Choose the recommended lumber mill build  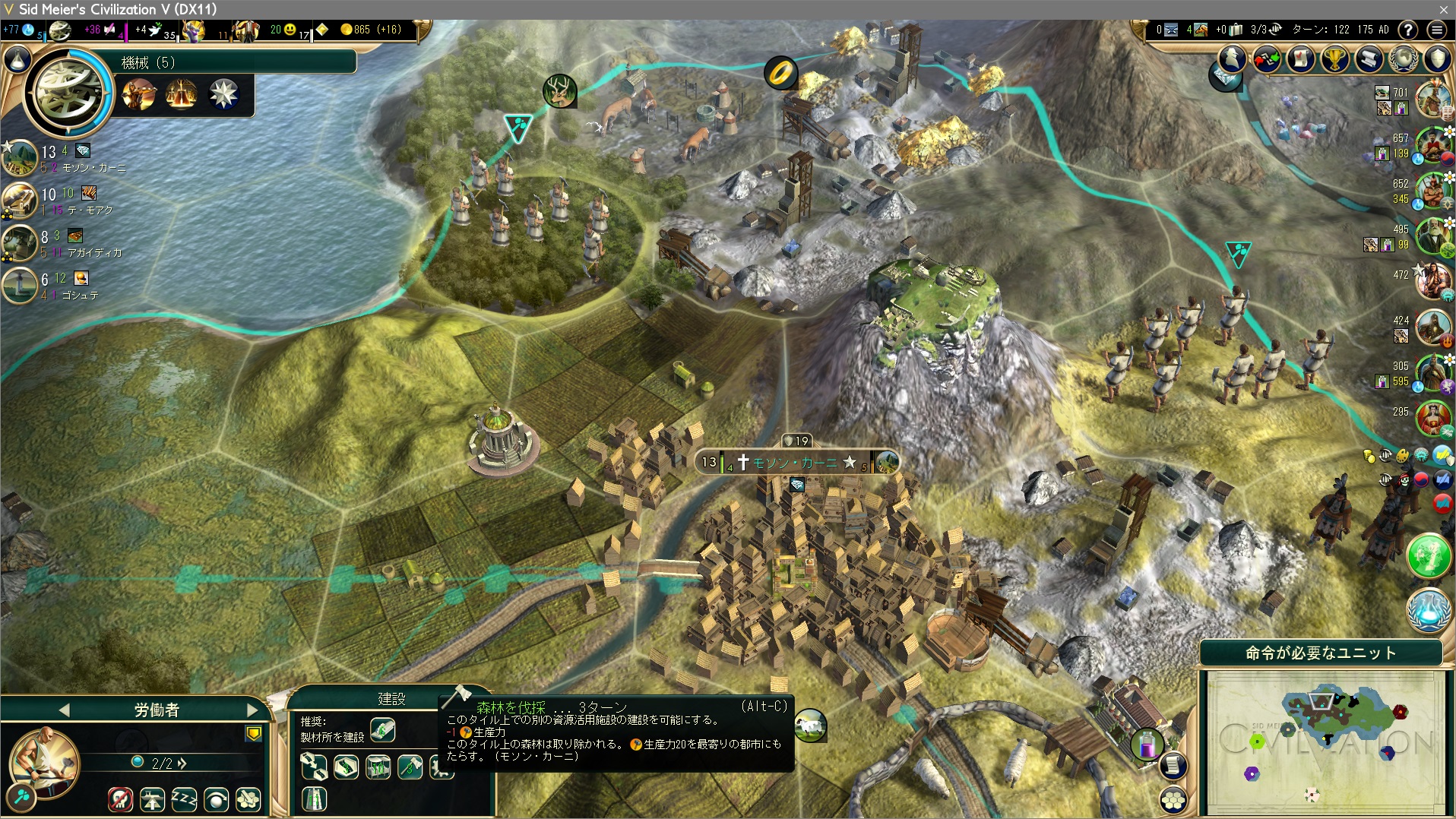click(x=382, y=730)
